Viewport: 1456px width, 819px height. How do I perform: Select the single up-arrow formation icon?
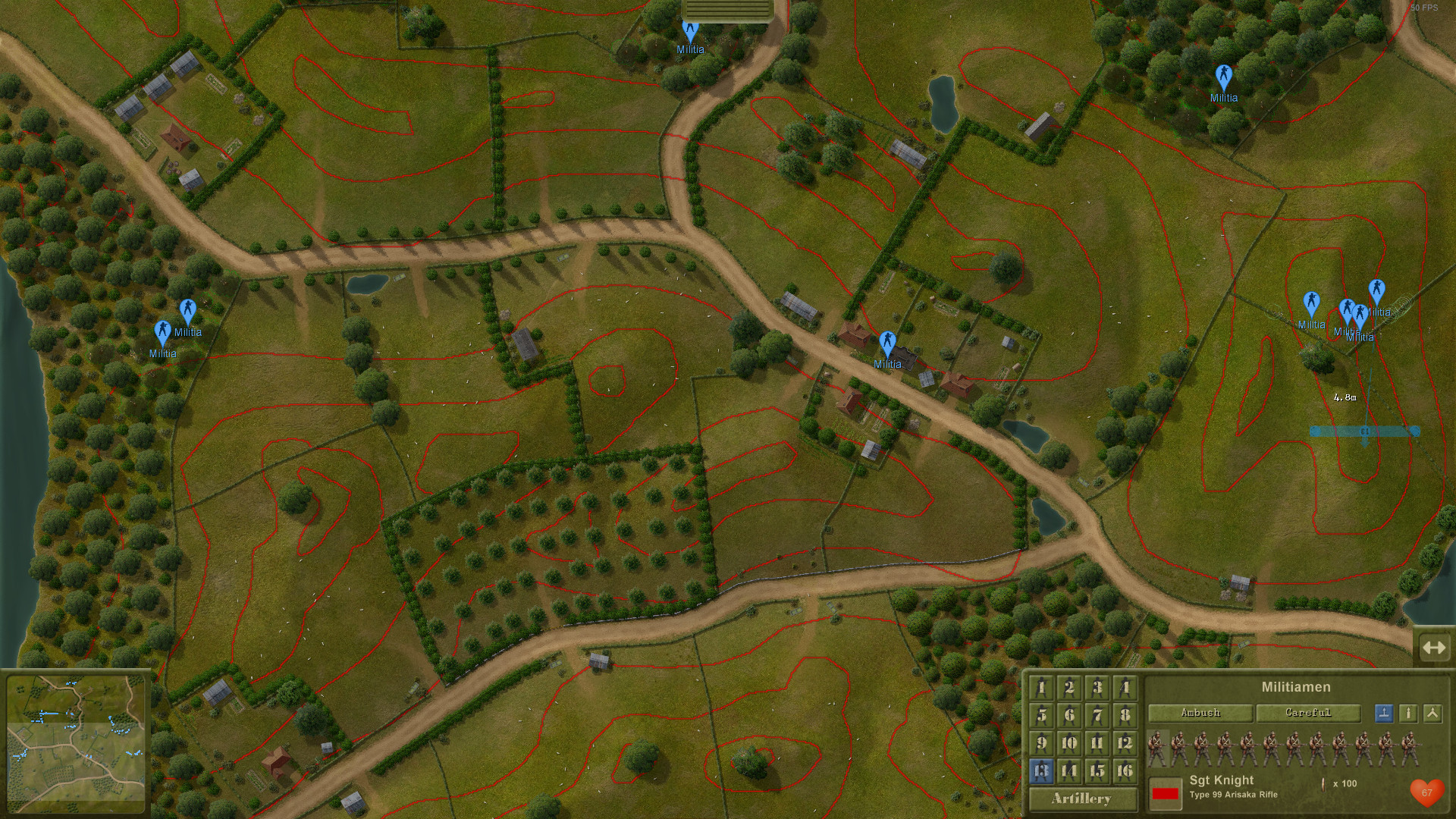pos(1408,713)
